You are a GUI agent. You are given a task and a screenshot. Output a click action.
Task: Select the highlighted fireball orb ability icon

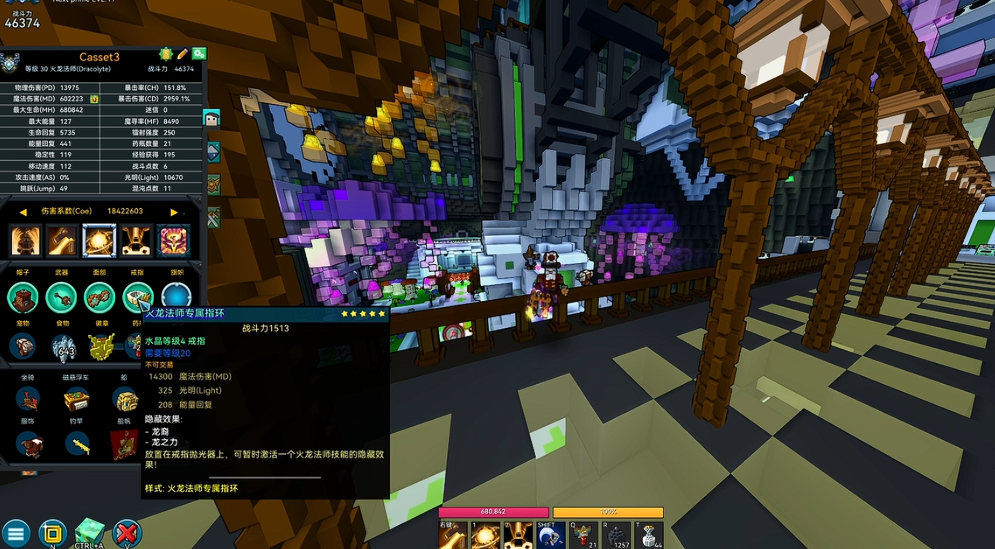(x=99, y=240)
